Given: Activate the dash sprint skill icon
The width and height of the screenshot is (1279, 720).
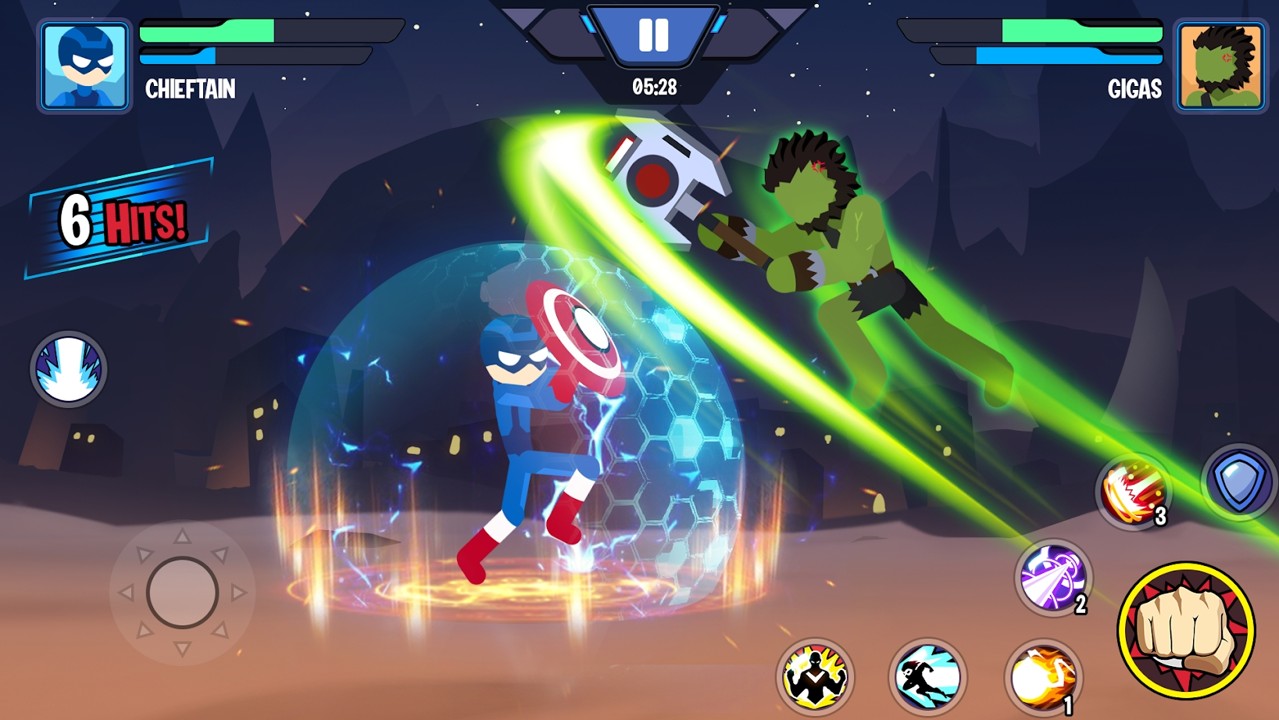Looking at the screenshot, I should [x=927, y=677].
